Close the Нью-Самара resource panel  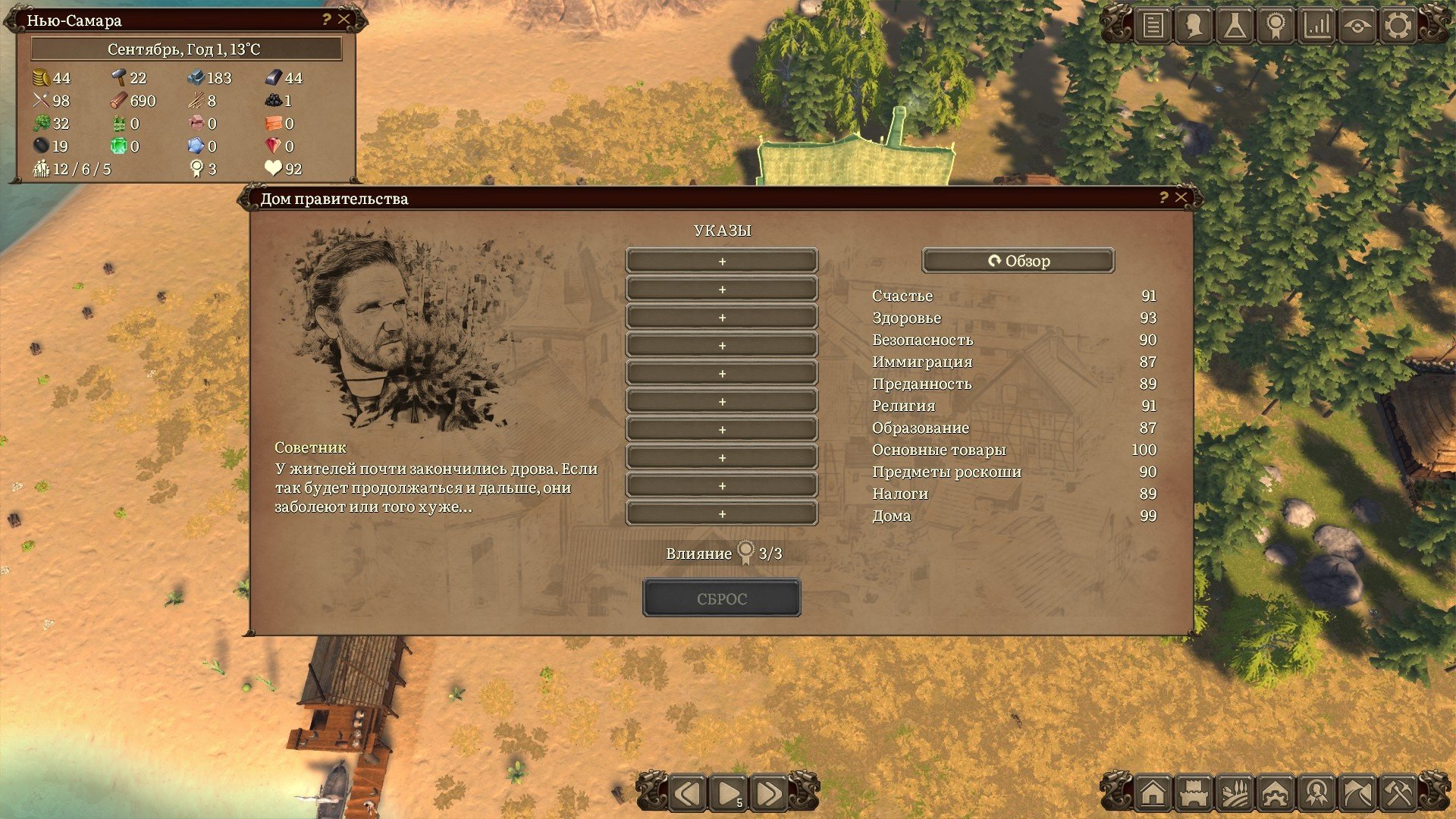[x=344, y=20]
